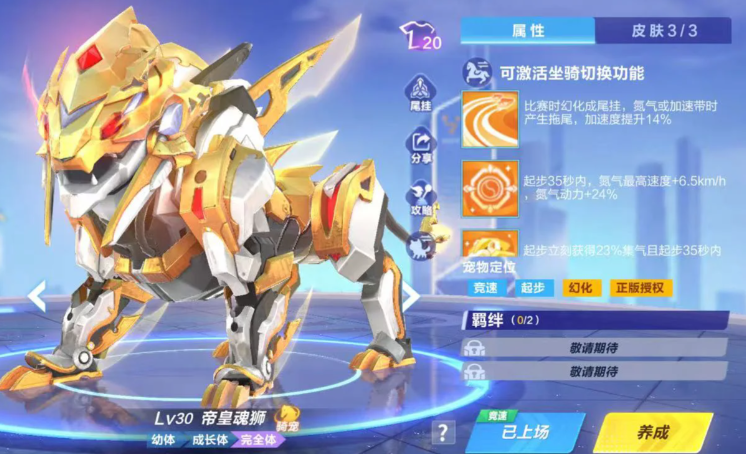Show the previous pet with left arrow
The width and height of the screenshot is (746, 454).
click(x=37, y=295)
